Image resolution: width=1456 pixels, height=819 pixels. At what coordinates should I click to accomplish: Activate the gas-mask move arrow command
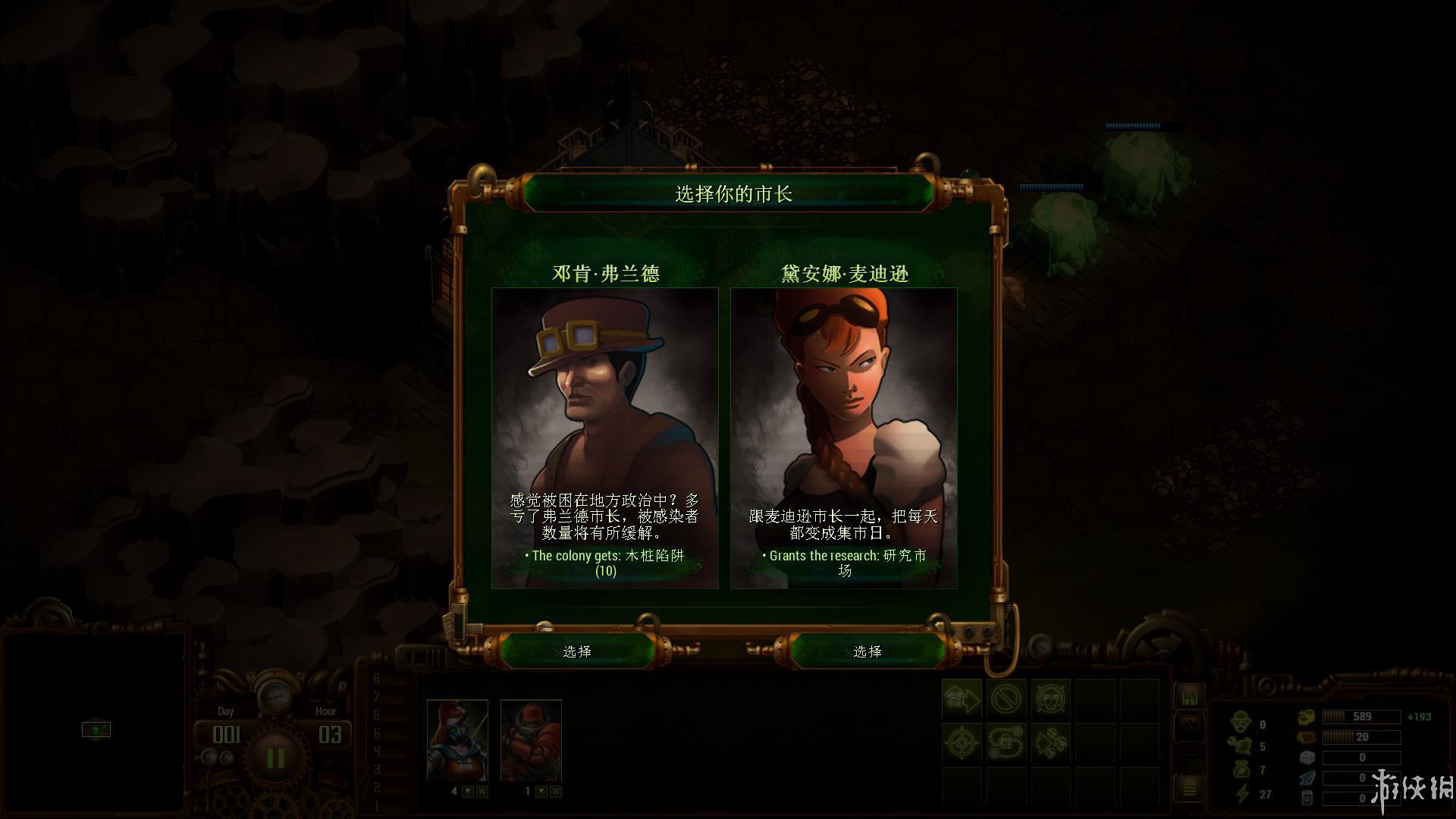click(962, 698)
